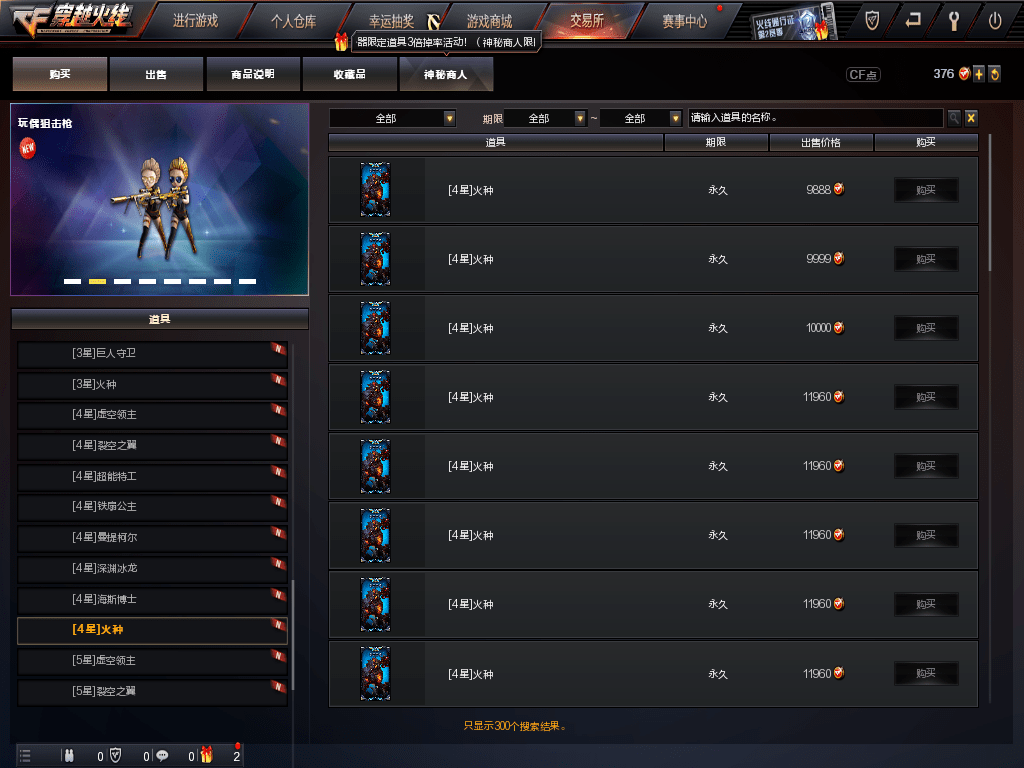The width and height of the screenshot is (1024, 768).
Task: Switch to the 商品说明 tab
Action: [252, 74]
